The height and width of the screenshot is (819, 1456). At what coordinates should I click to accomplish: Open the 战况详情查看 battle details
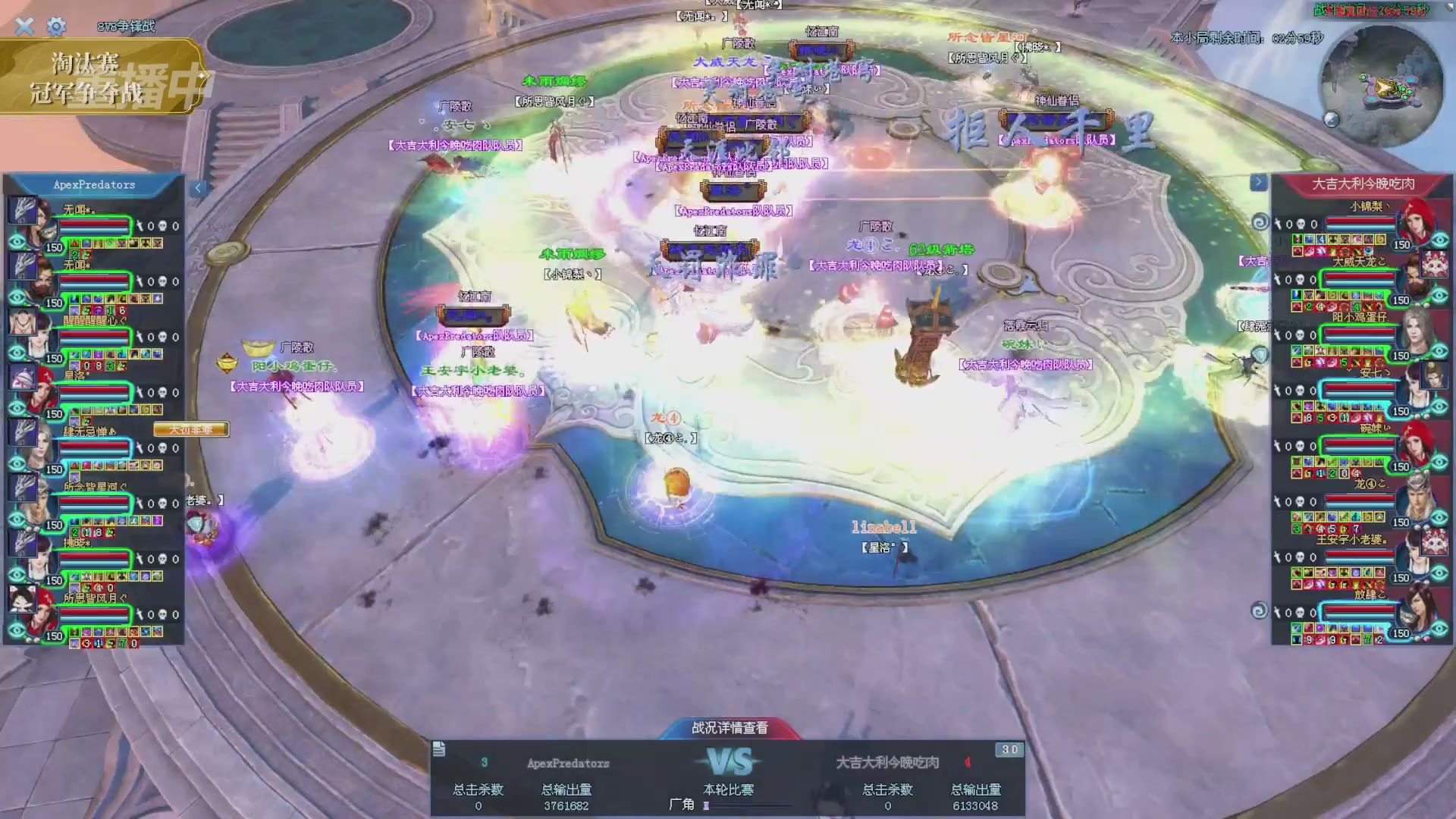[730, 728]
